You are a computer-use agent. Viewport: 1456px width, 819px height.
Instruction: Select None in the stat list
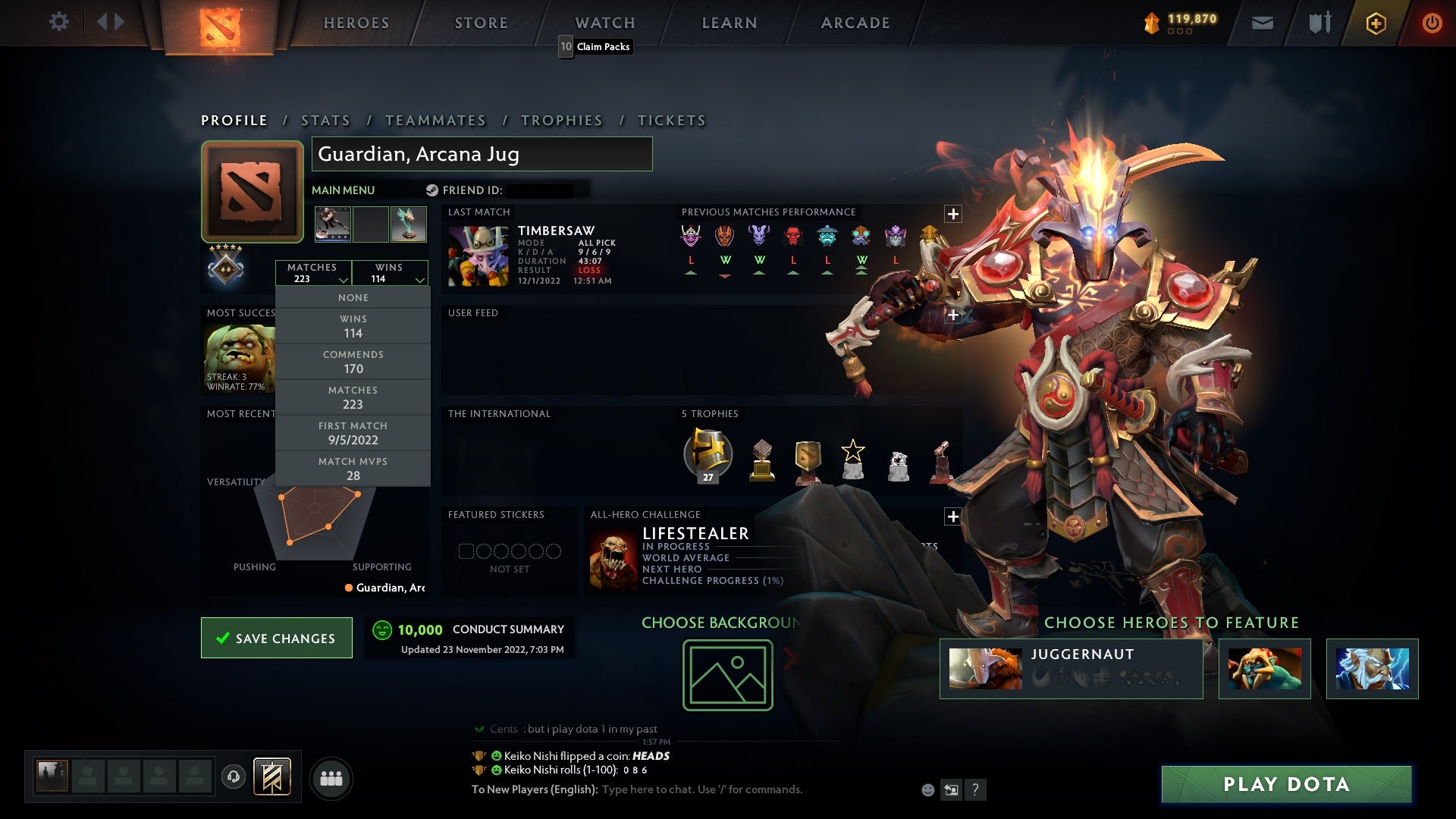pos(353,297)
